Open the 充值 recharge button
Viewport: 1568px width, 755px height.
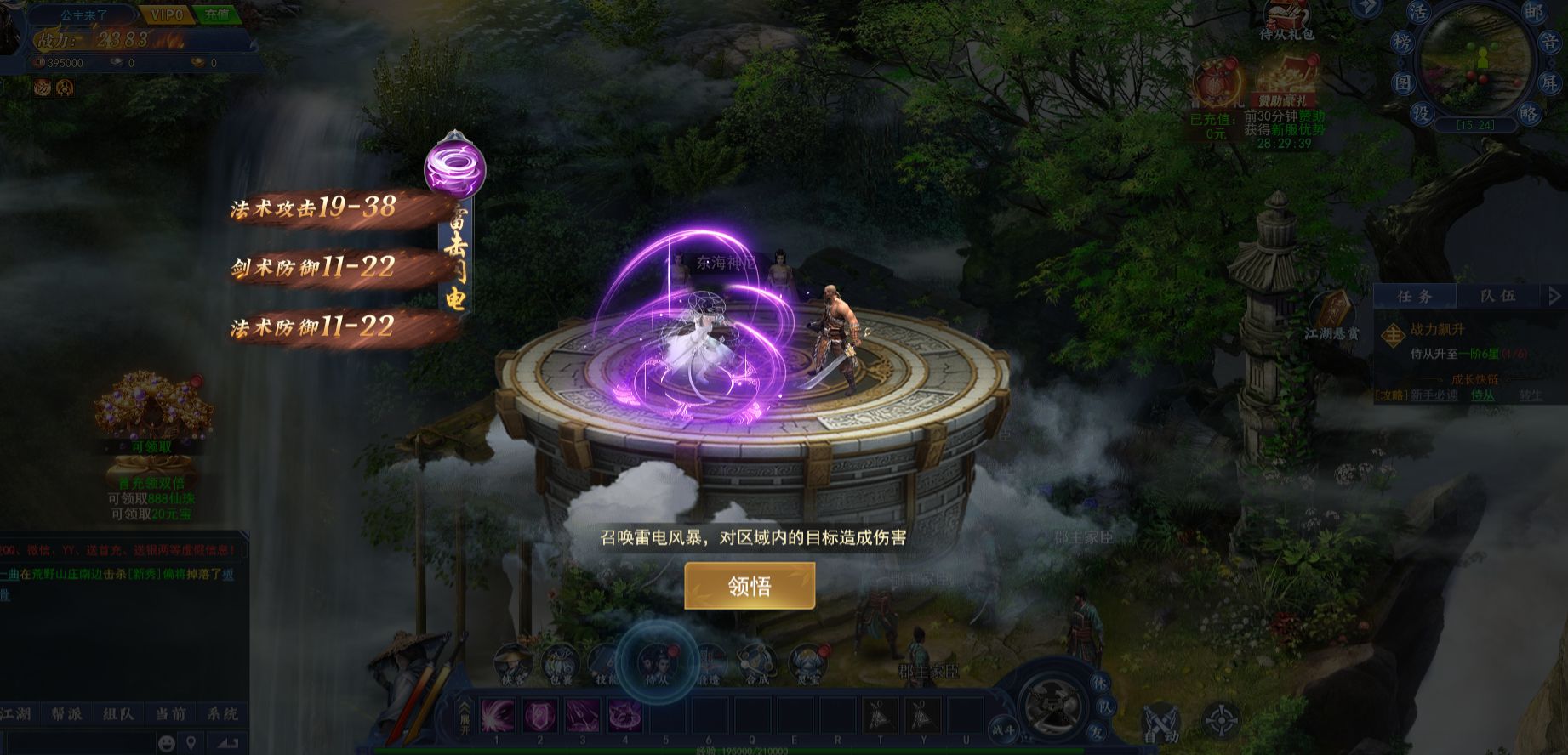[x=217, y=14]
